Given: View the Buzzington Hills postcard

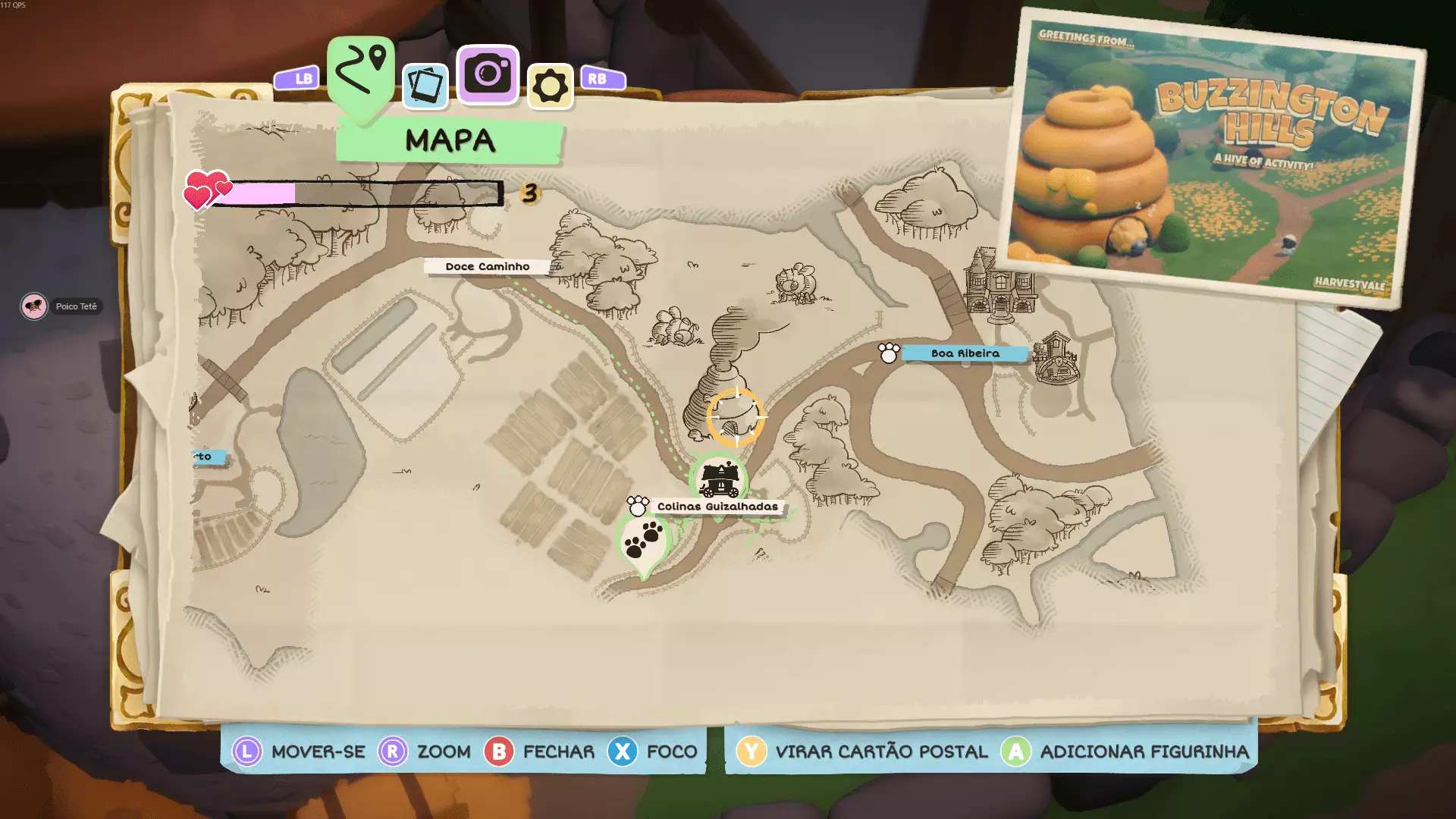Looking at the screenshot, I should pos(1213,161).
